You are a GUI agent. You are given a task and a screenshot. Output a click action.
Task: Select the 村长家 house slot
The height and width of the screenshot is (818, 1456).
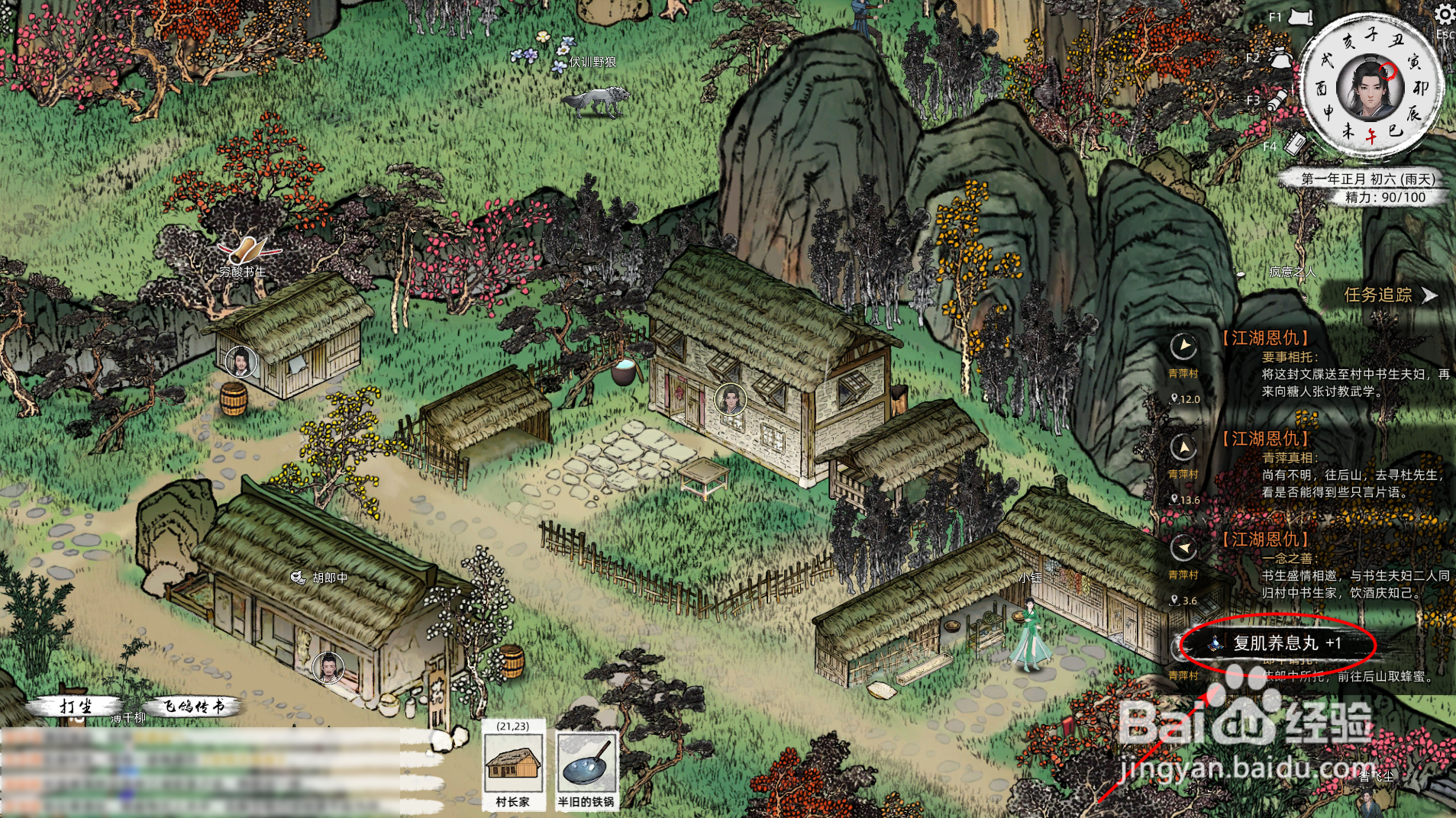[513, 765]
